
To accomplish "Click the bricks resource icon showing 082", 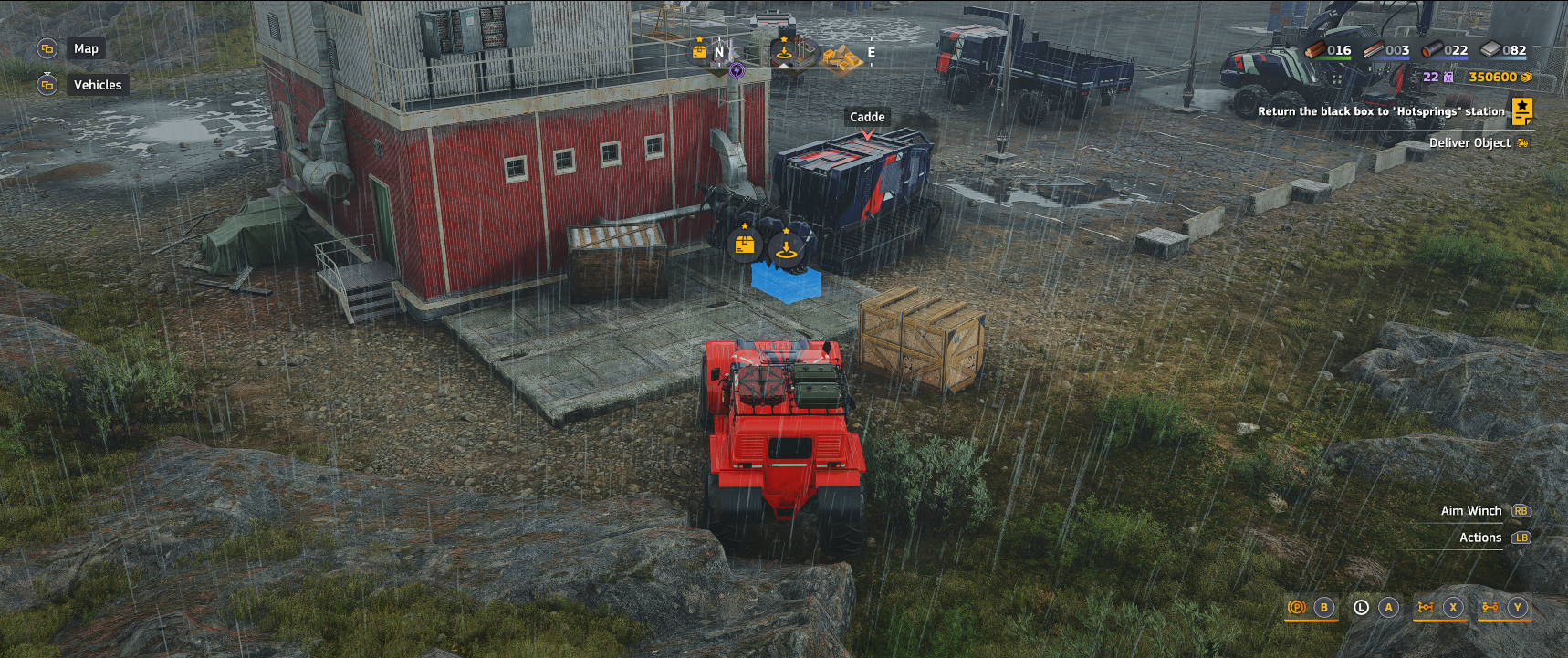I will (x=1490, y=50).
